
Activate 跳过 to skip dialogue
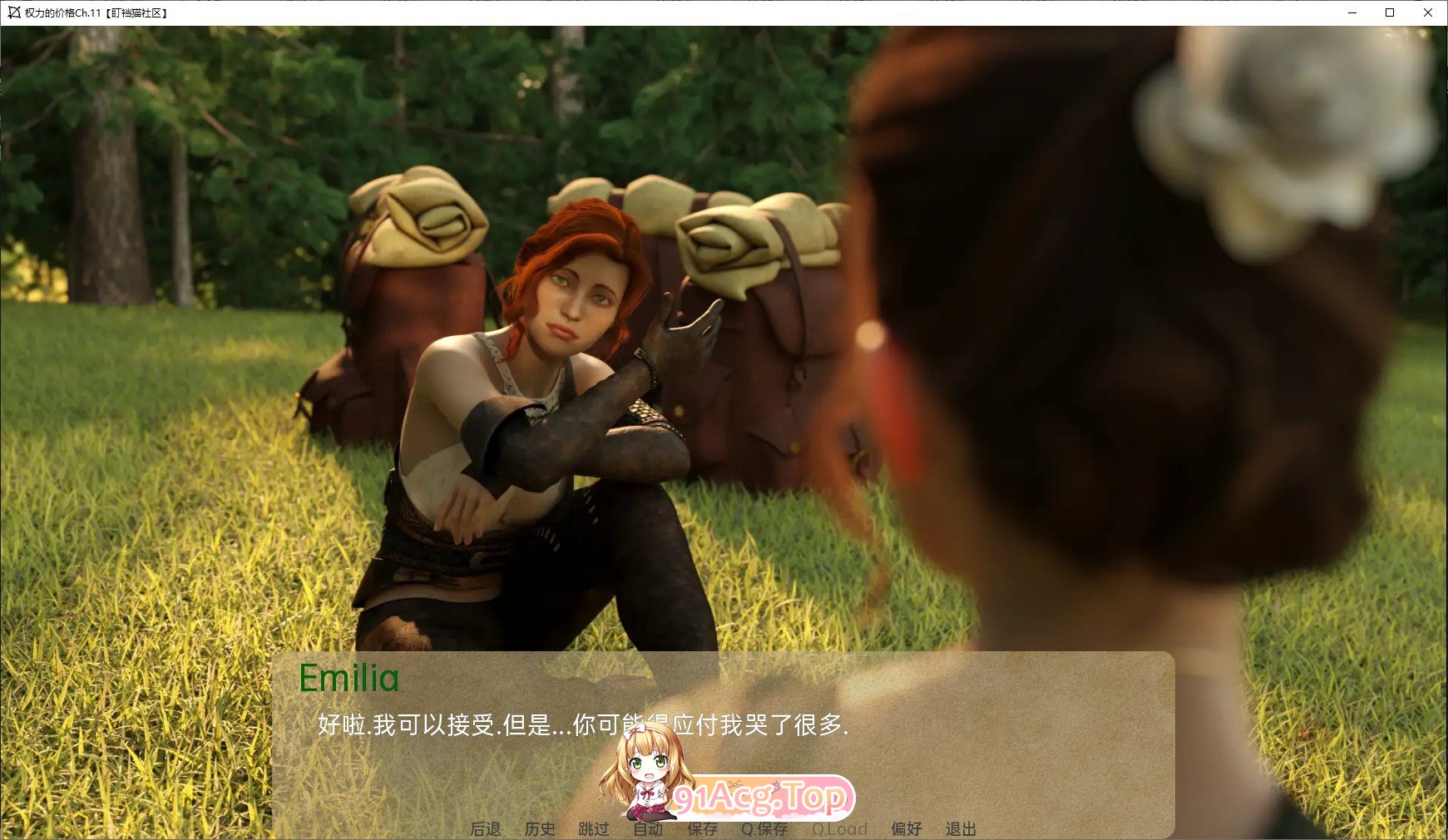[594, 828]
